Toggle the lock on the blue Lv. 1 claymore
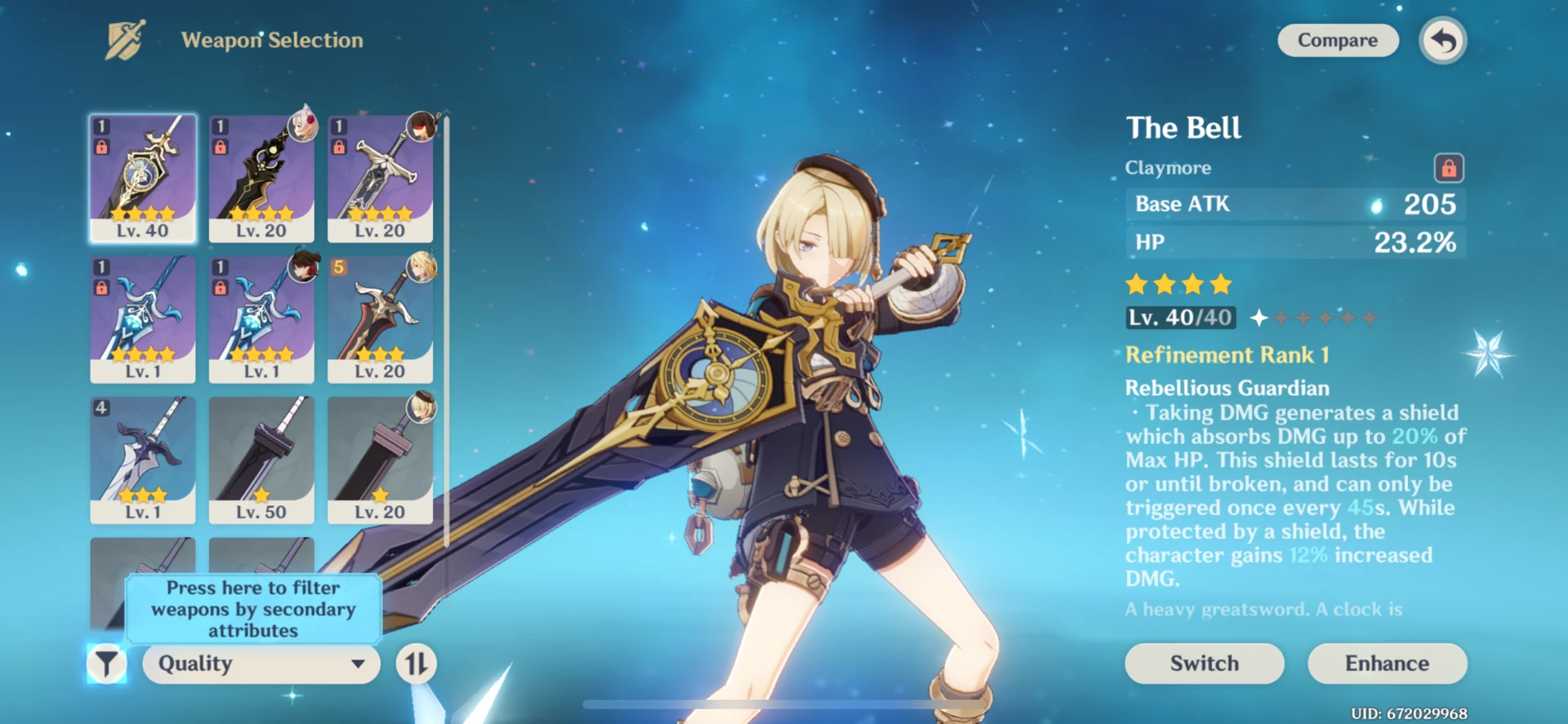Screen dimensions: 1568x724 pyautogui.click(x=100, y=286)
